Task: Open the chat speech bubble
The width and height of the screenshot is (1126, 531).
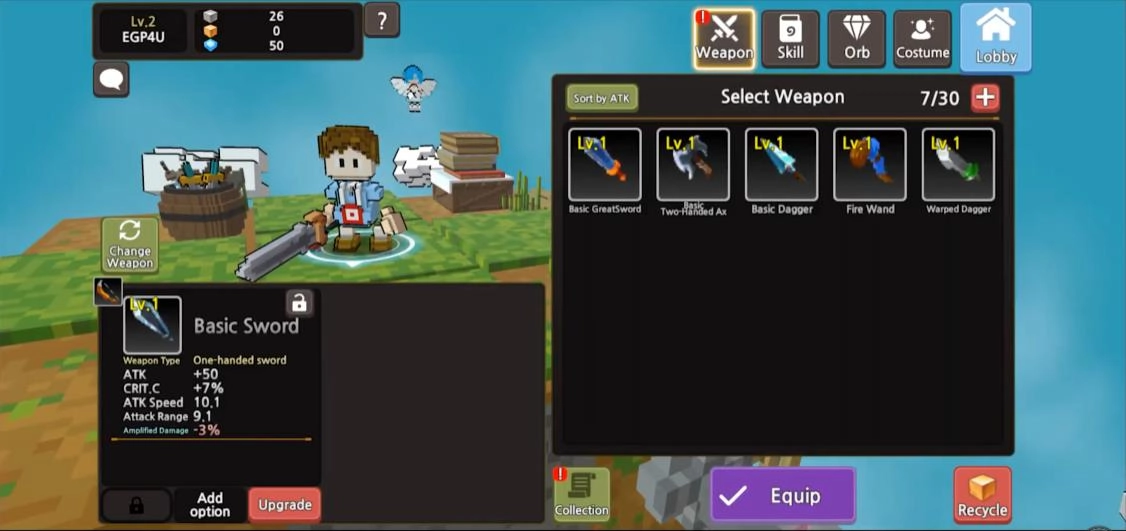Action: [111, 79]
